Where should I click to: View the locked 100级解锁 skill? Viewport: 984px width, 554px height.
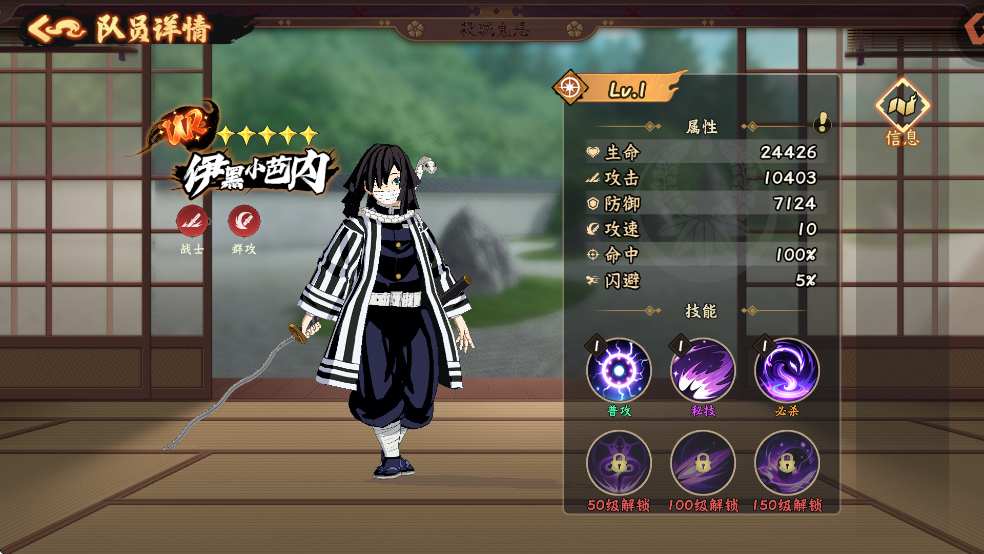coord(702,463)
